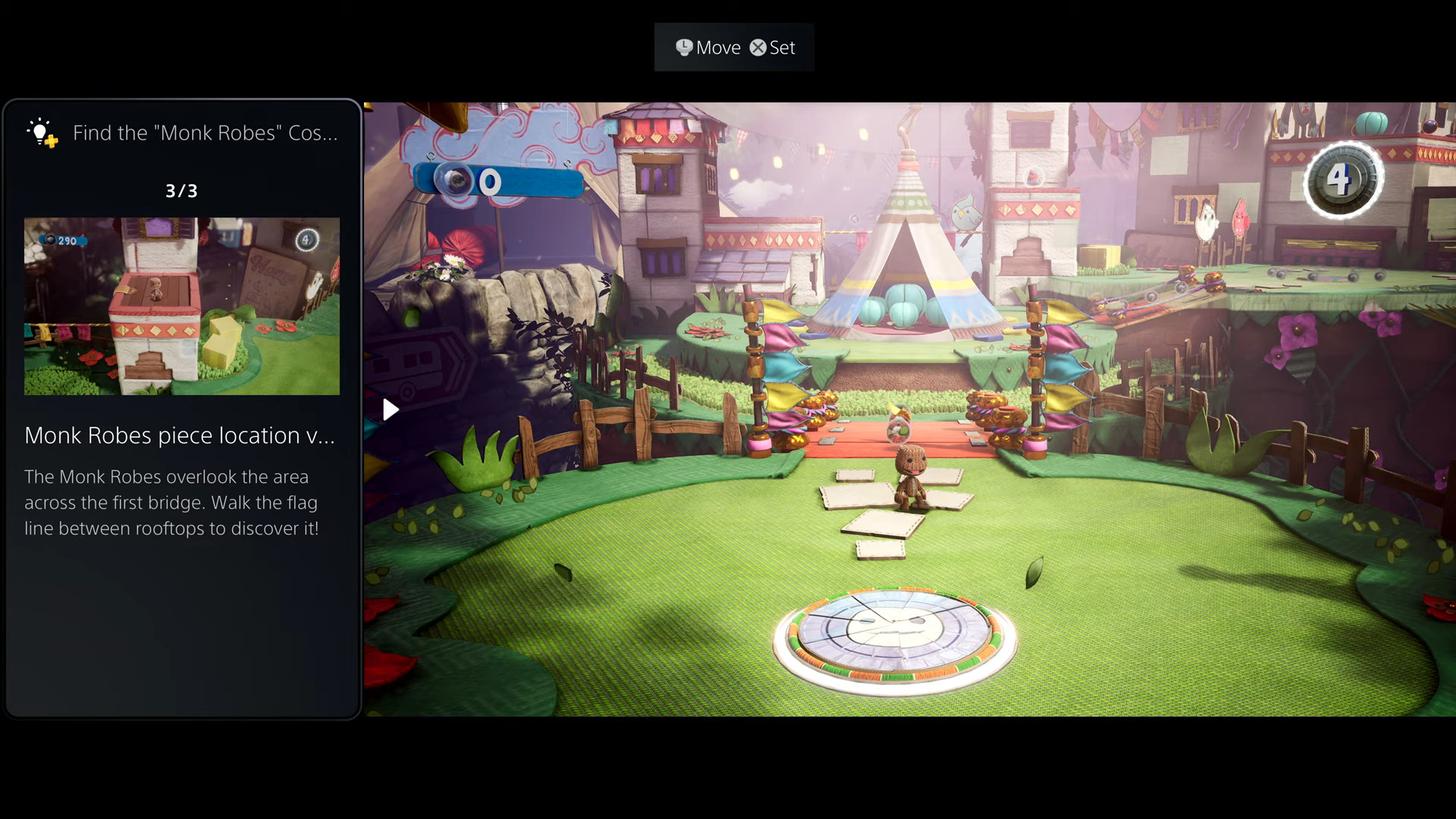Open the Game Help hint panel header
1456x819 pixels.
click(x=182, y=133)
